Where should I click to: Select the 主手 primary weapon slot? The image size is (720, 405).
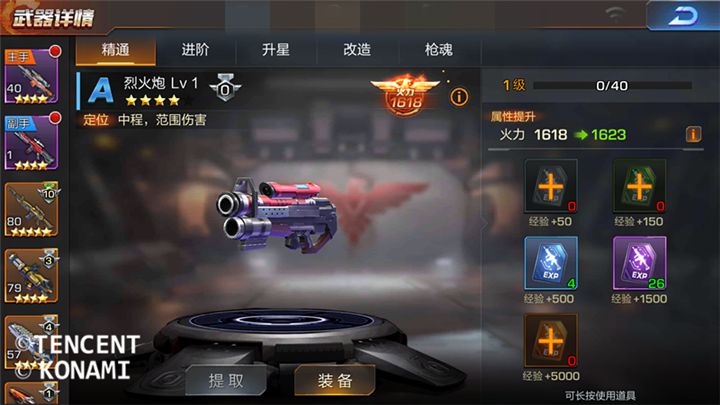pos(31,77)
